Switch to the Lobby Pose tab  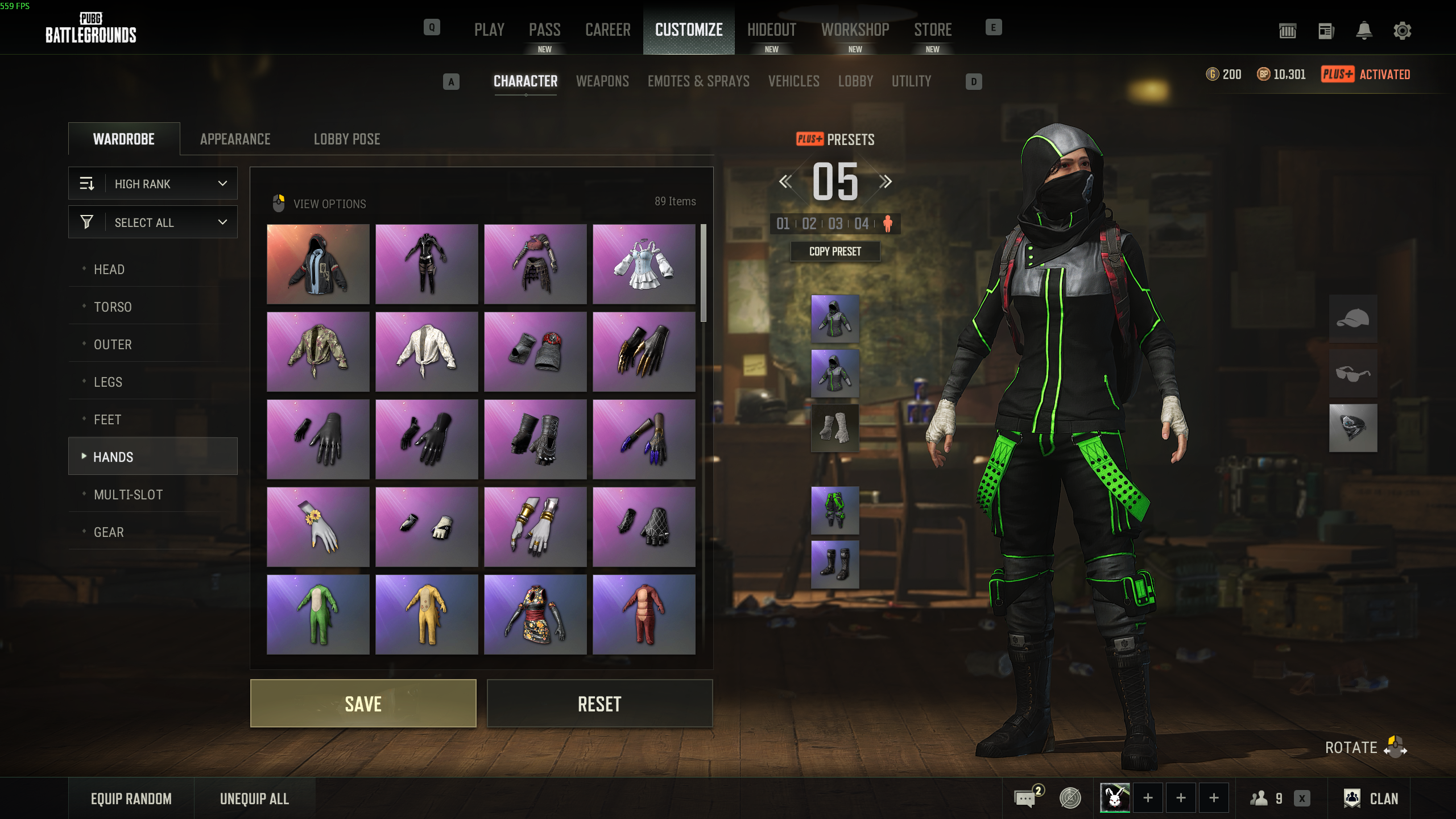pos(347,139)
